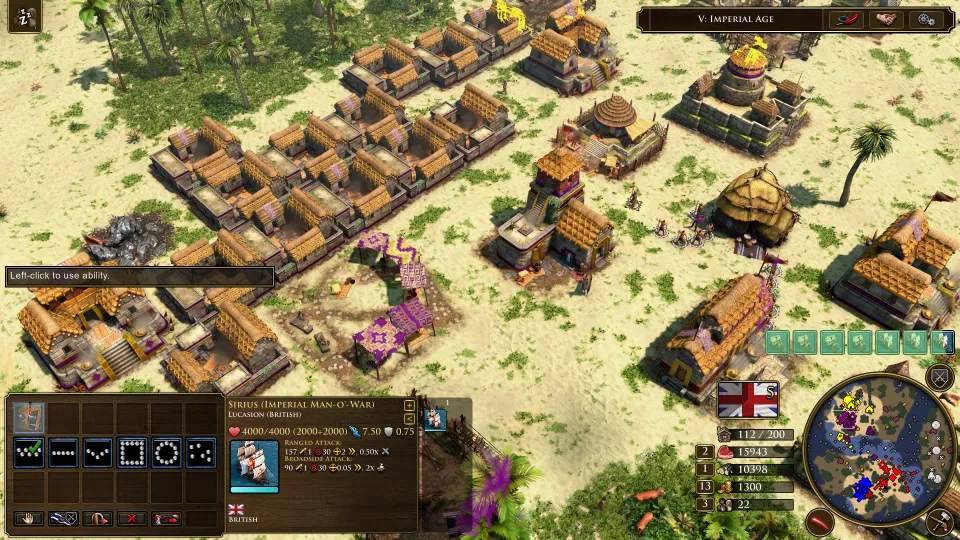Click the raised hand stop command
Screen dimensions: 960x540
[29, 519]
